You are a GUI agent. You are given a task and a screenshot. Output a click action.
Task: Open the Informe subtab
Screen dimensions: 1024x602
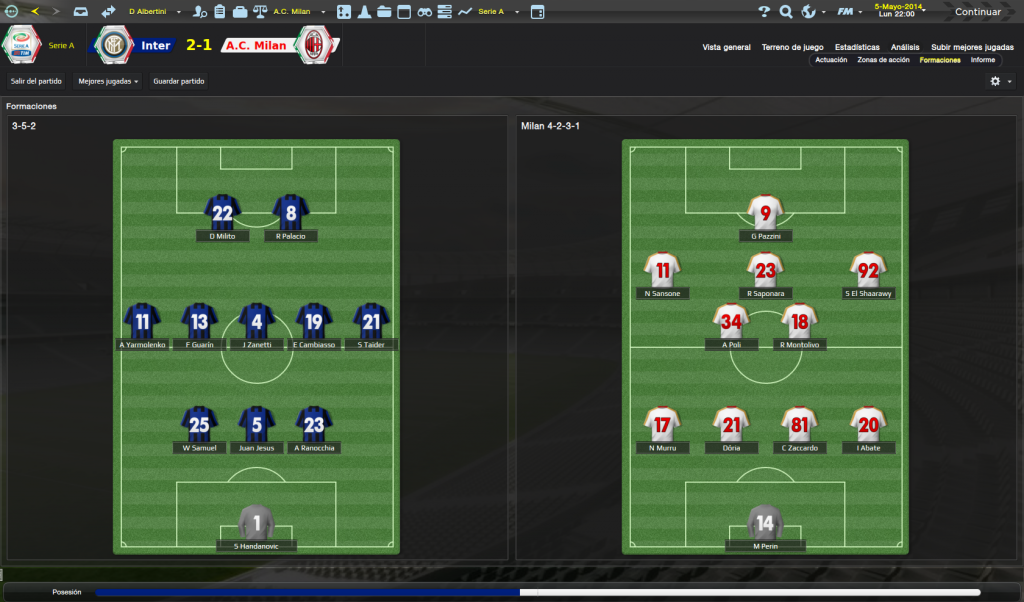pos(983,60)
